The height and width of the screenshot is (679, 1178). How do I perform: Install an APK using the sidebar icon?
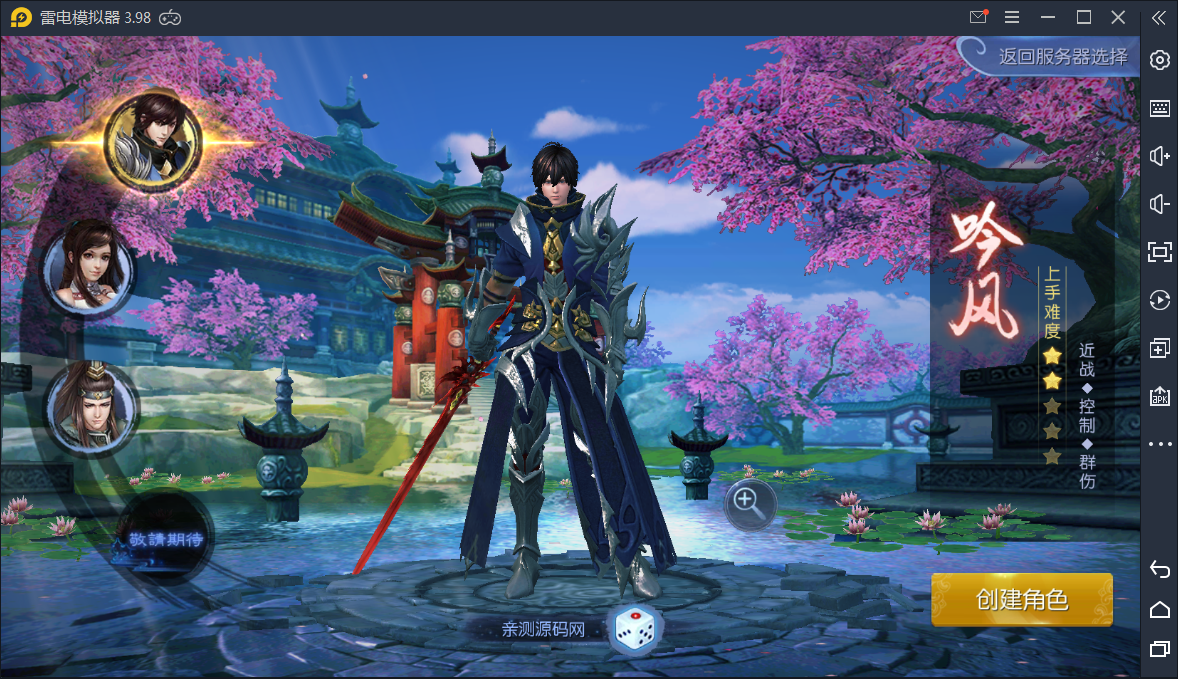[x=1160, y=396]
